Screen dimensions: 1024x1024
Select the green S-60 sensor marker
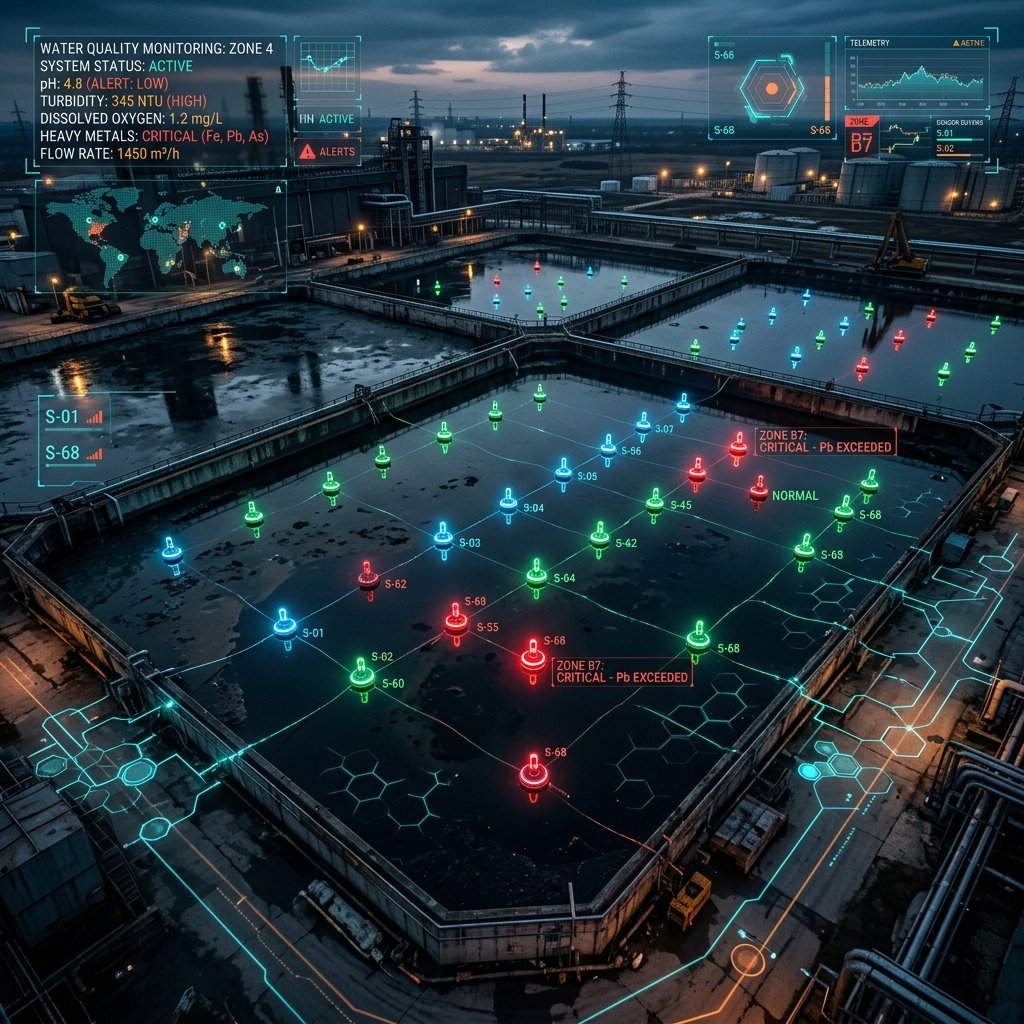pos(362,675)
